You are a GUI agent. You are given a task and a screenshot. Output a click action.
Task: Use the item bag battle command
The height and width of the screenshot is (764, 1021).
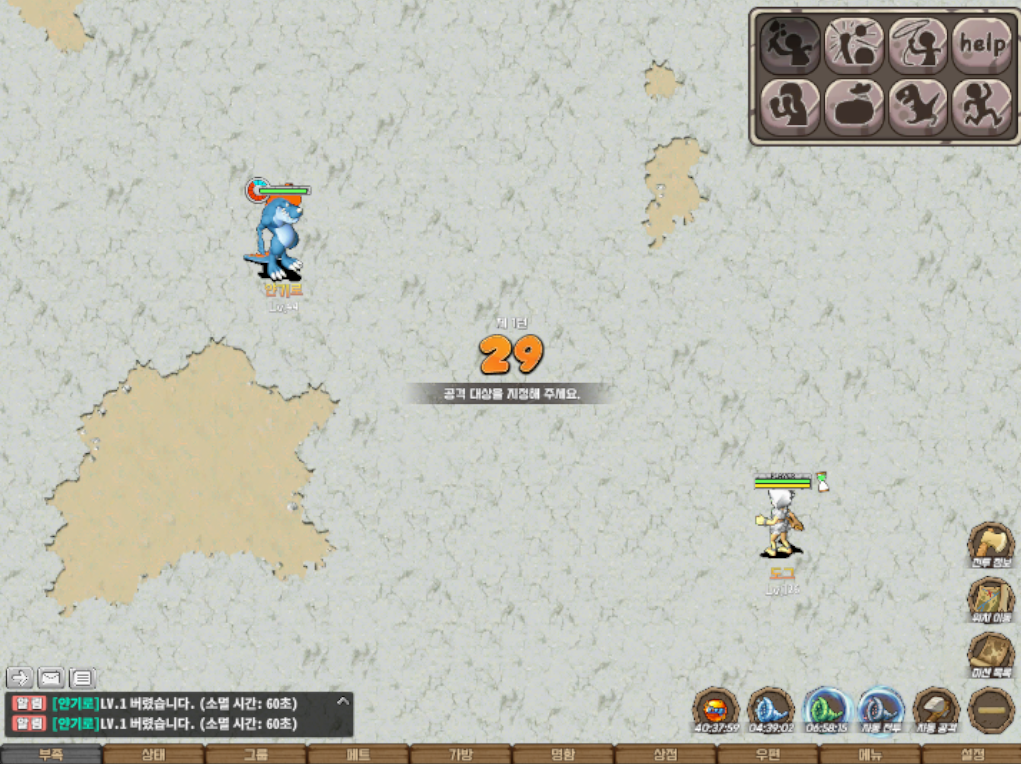(853, 106)
